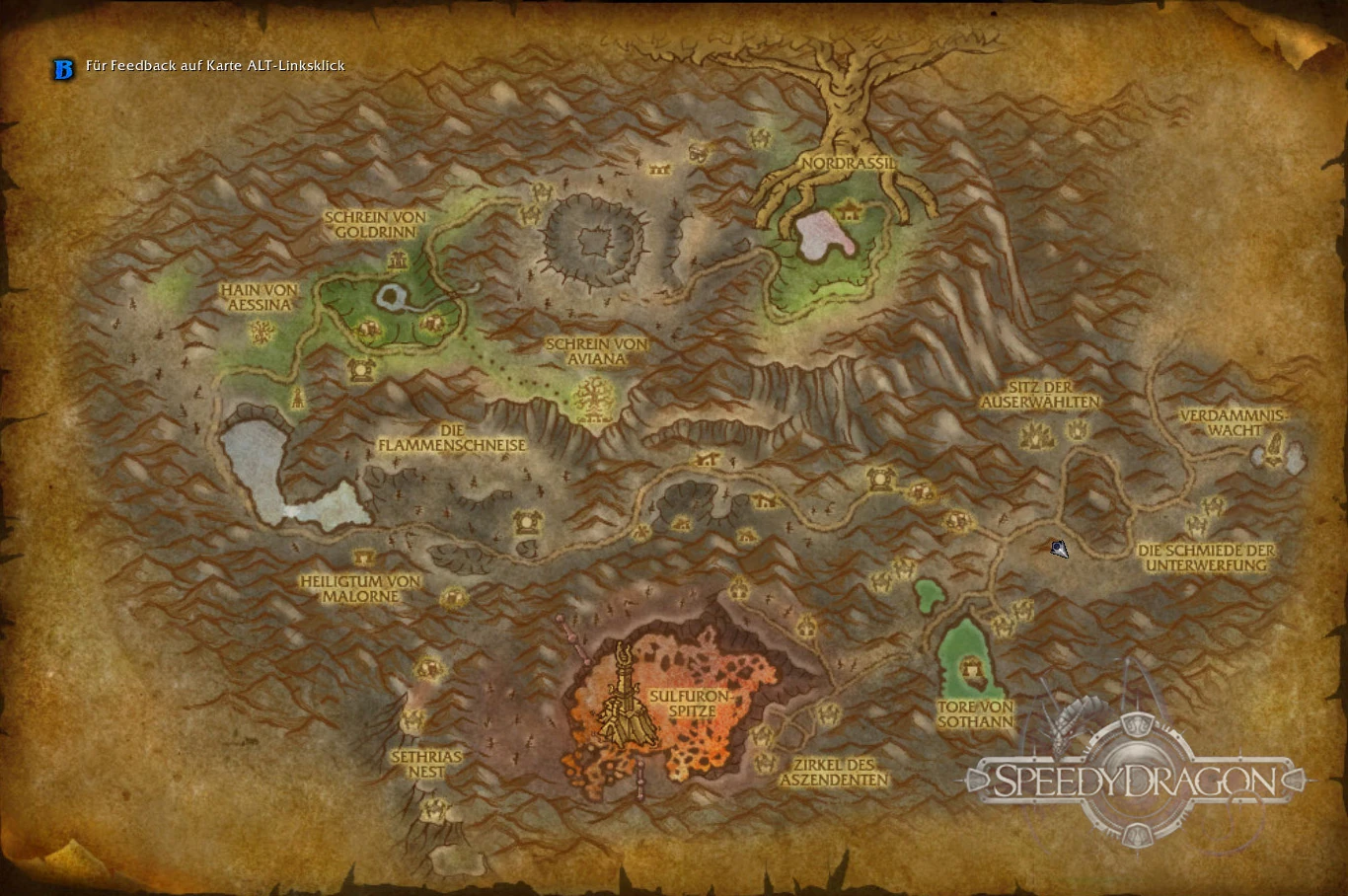
Task: Click the Sulfuron-Spitze label
Action: click(692, 704)
